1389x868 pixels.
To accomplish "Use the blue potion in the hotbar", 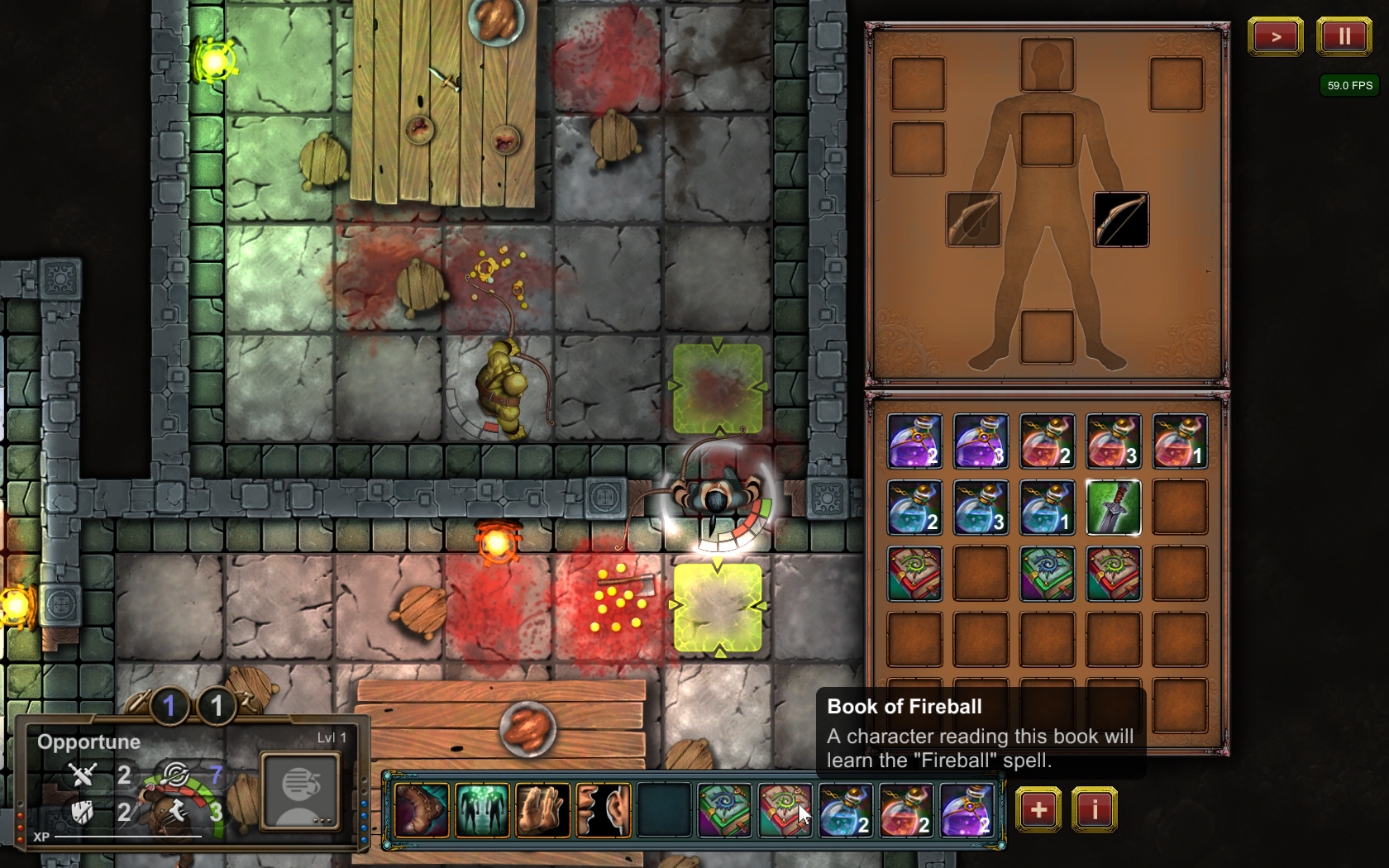I will (x=845, y=811).
